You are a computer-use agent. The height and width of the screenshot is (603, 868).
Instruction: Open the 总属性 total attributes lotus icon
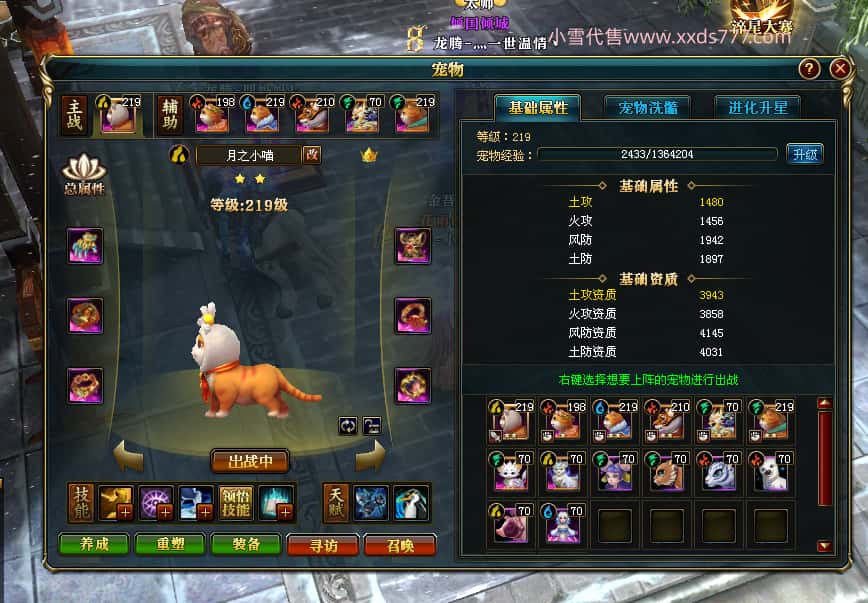coord(84,173)
